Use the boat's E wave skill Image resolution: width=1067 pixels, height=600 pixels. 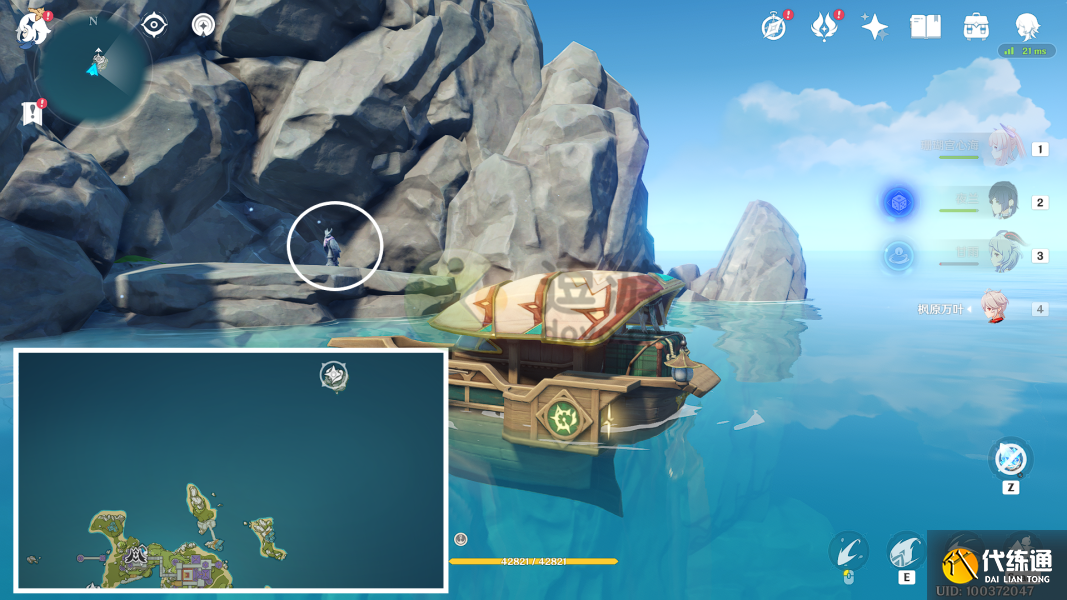pos(906,551)
